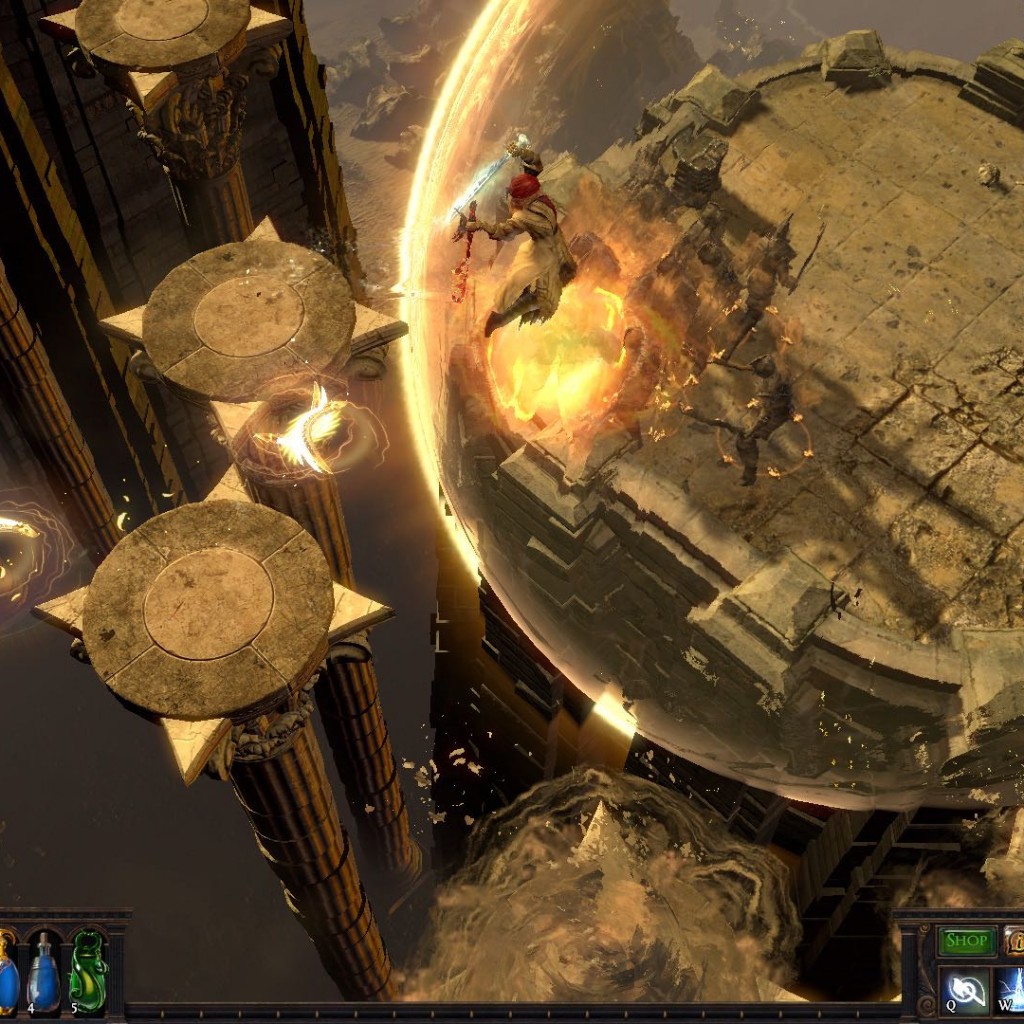1024x1024 pixels.
Task: Activate the Q skill slot
Action: pyautogui.click(x=966, y=990)
